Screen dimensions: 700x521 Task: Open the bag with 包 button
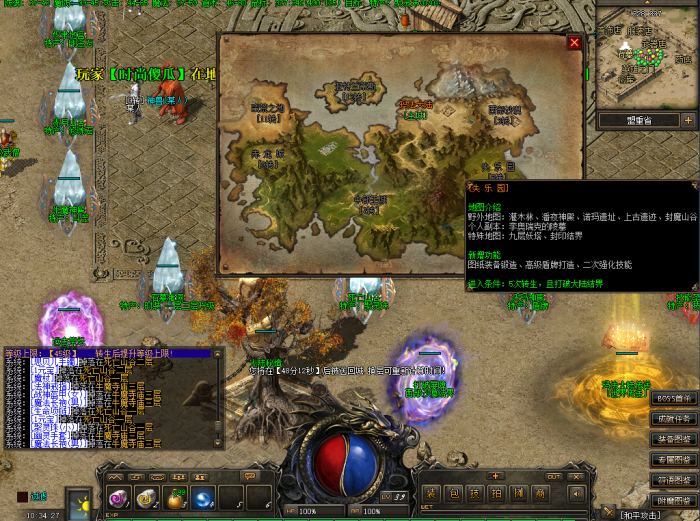point(452,494)
